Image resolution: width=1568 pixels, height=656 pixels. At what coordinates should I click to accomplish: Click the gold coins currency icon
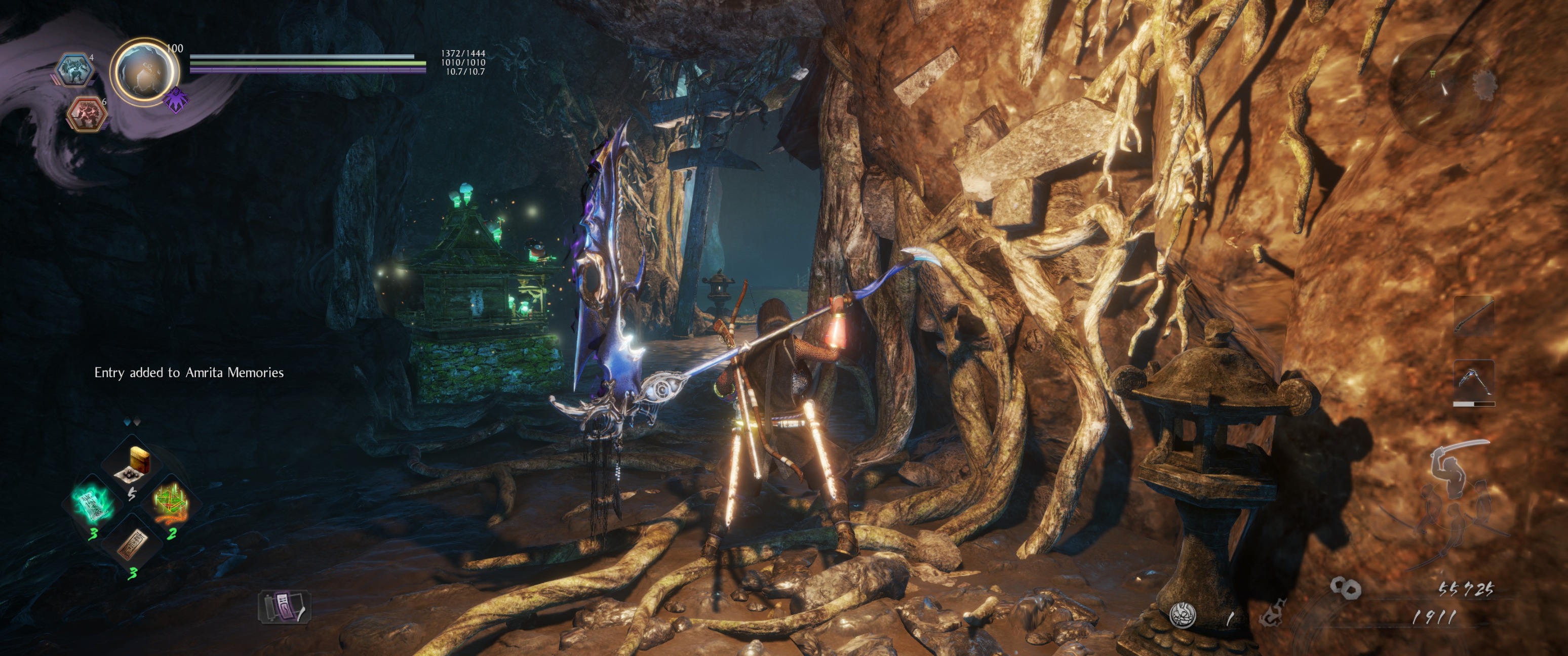(x=1345, y=587)
